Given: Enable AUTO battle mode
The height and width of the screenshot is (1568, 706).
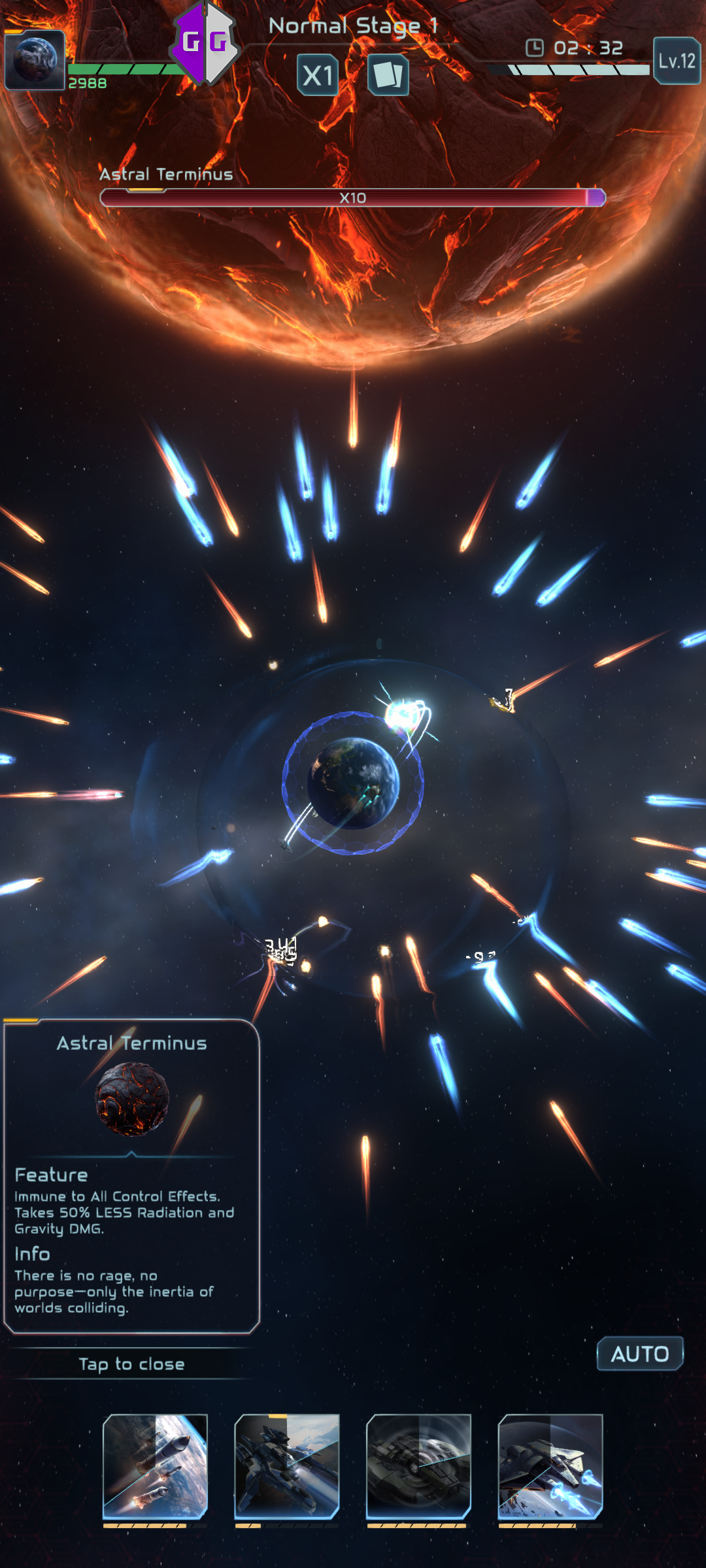Looking at the screenshot, I should pos(639,1354).
